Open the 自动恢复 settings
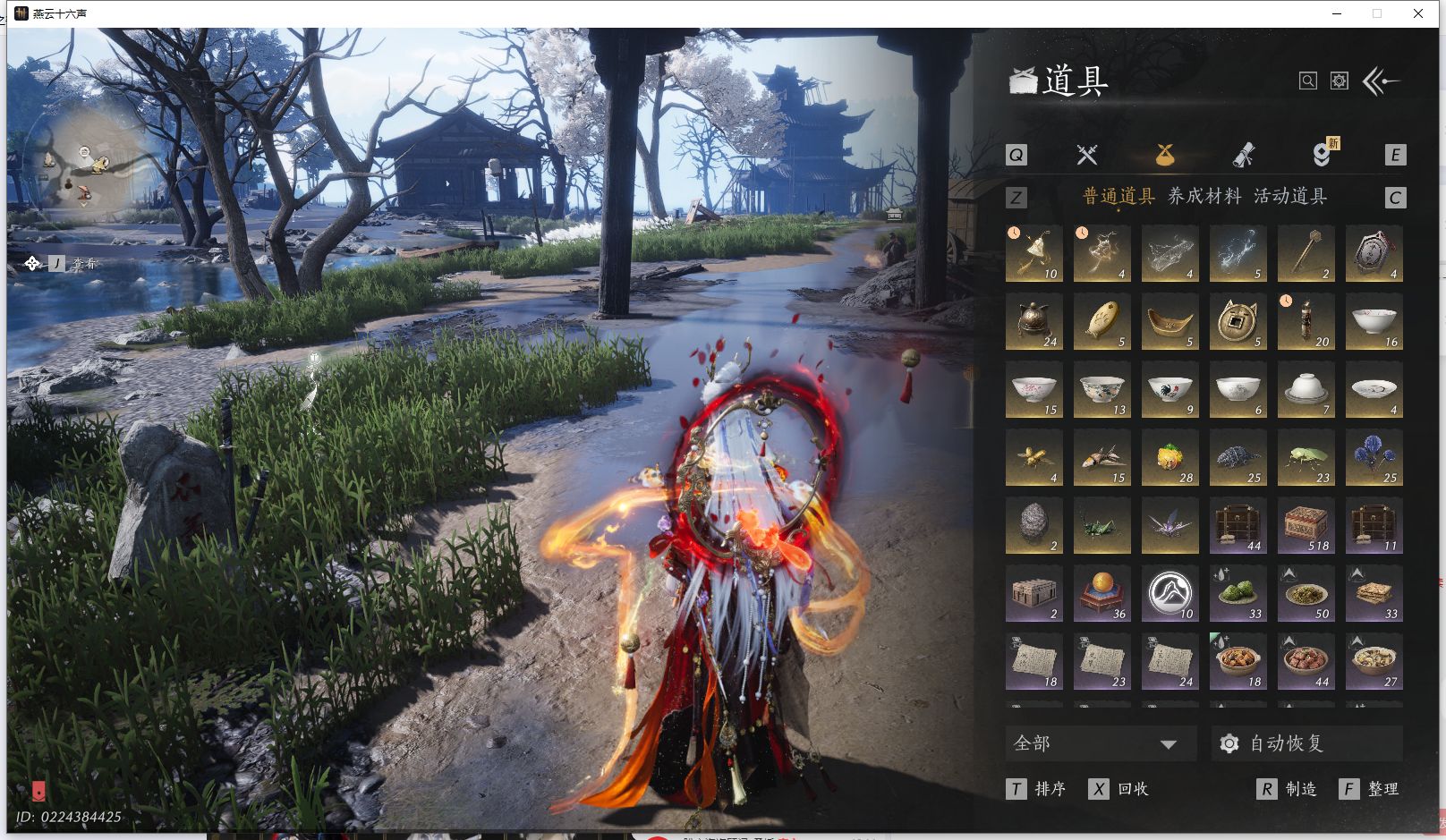 click(x=1306, y=743)
